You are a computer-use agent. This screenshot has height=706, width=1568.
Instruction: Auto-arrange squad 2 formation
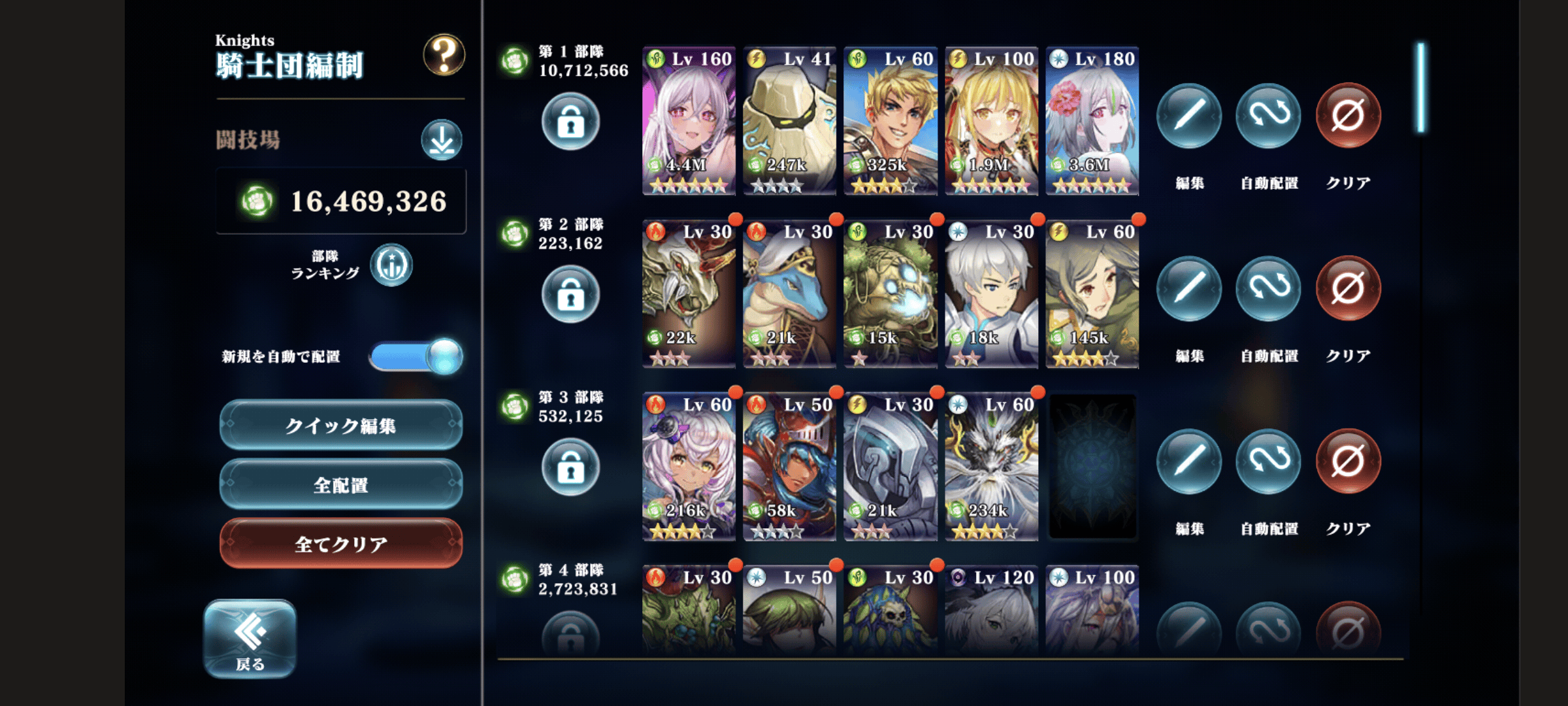click(x=1269, y=289)
